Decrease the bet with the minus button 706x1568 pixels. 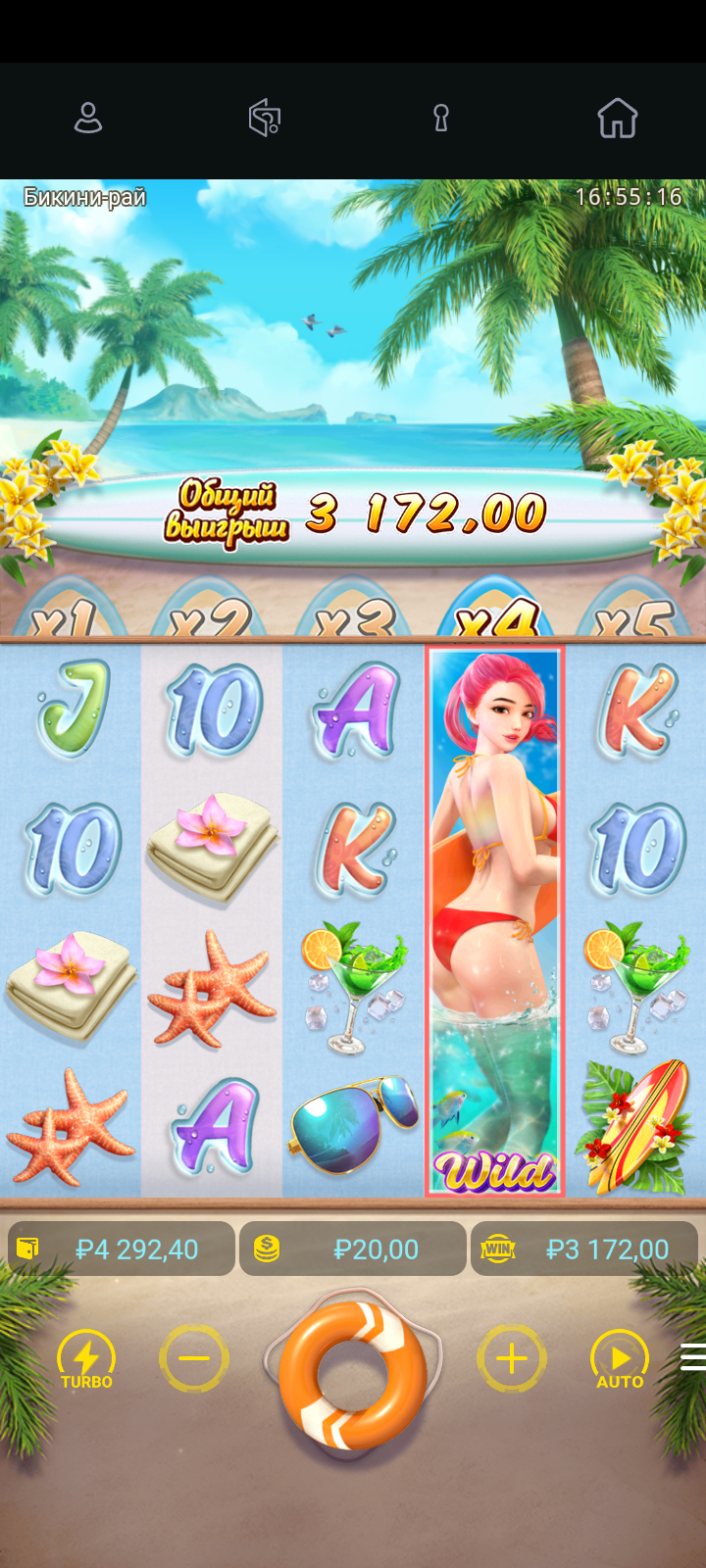coord(194,1358)
